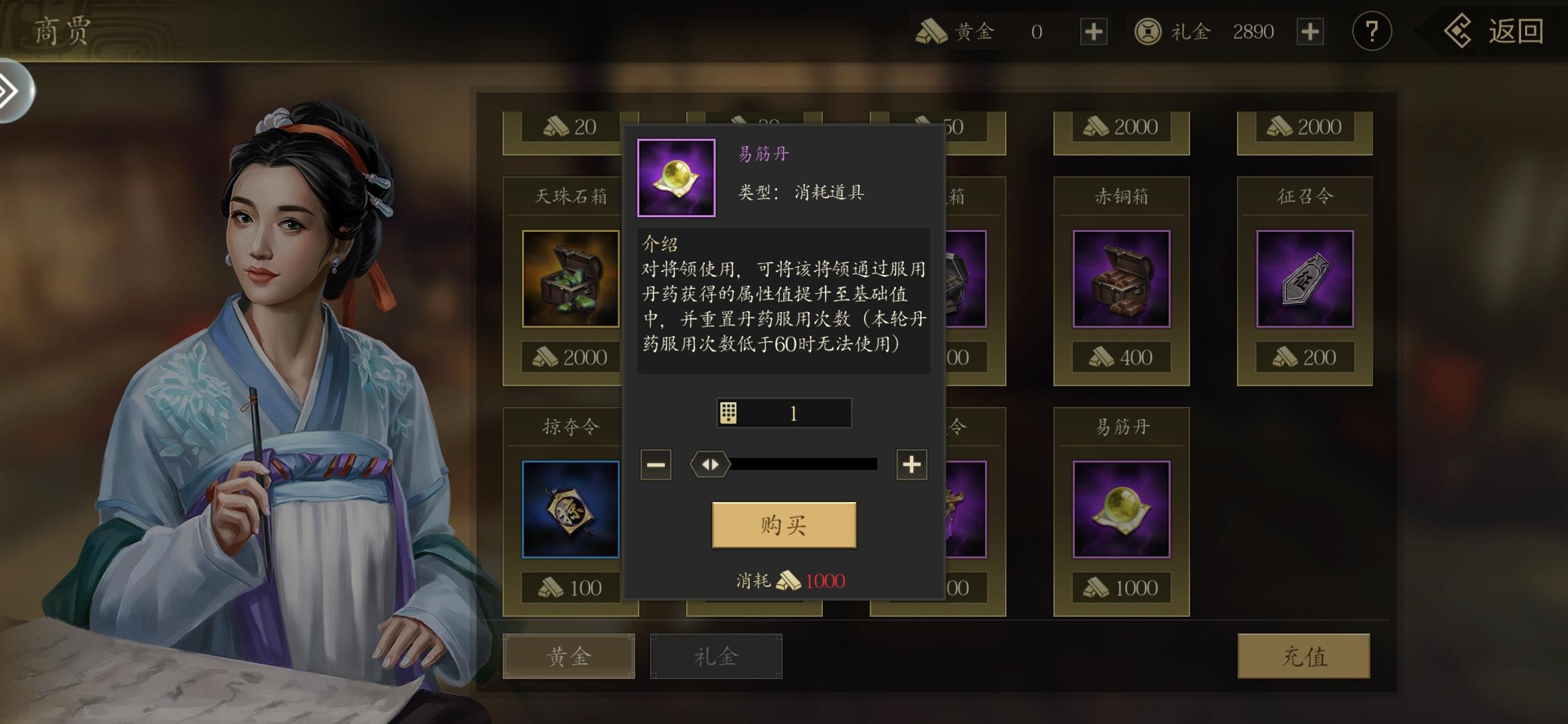Decrease purchase quantity with the minus button
This screenshot has width=1568, height=724.
pos(655,463)
